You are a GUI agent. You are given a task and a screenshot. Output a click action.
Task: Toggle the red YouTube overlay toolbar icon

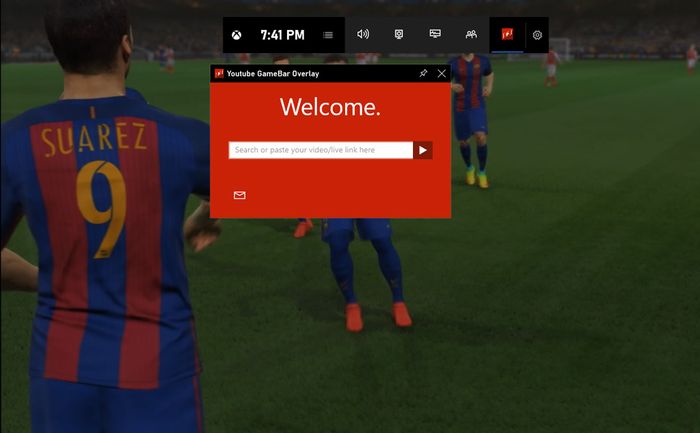pyautogui.click(x=507, y=34)
